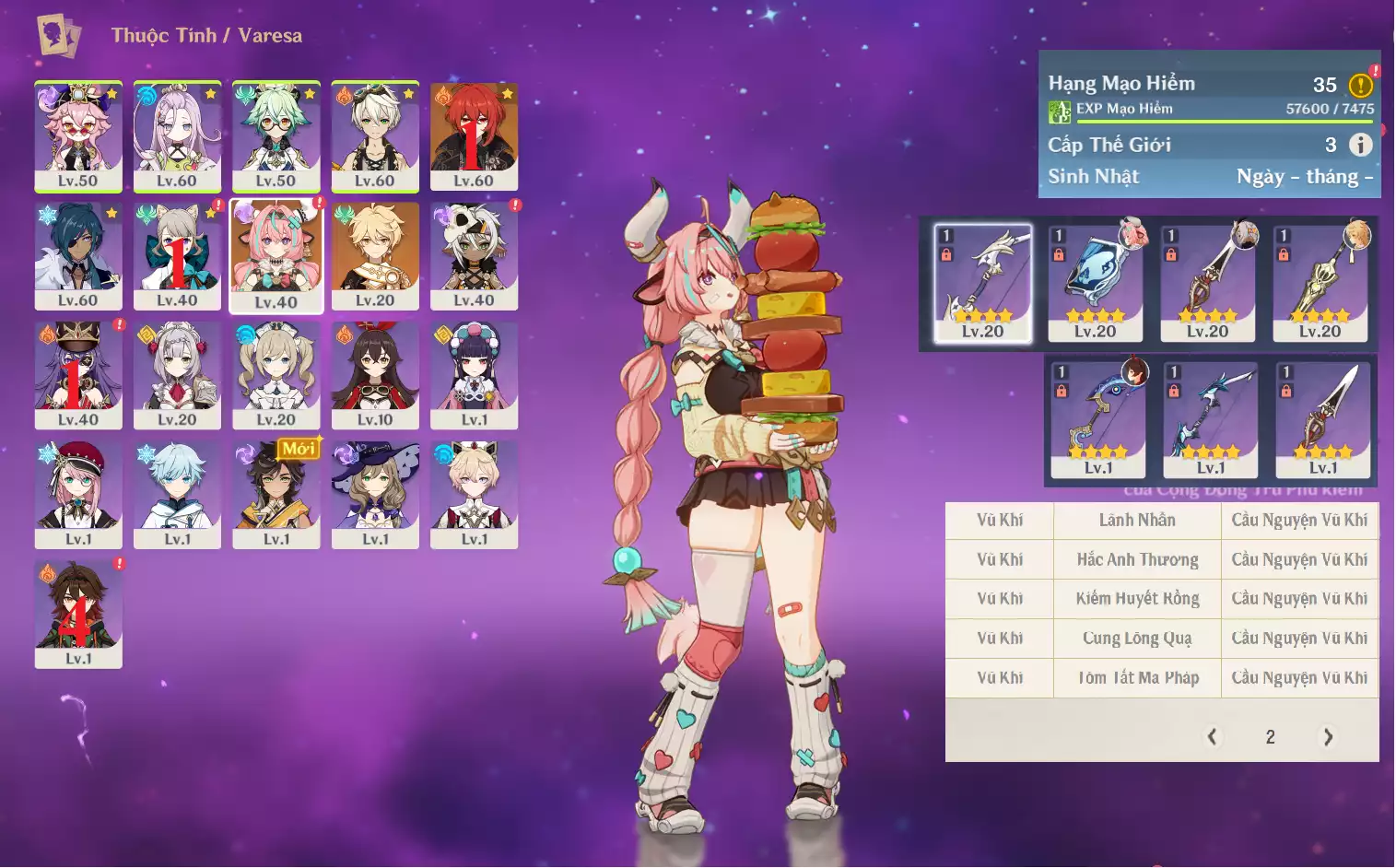
Task: Choose the blue catalyst book weapon
Action: coord(1095,283)
